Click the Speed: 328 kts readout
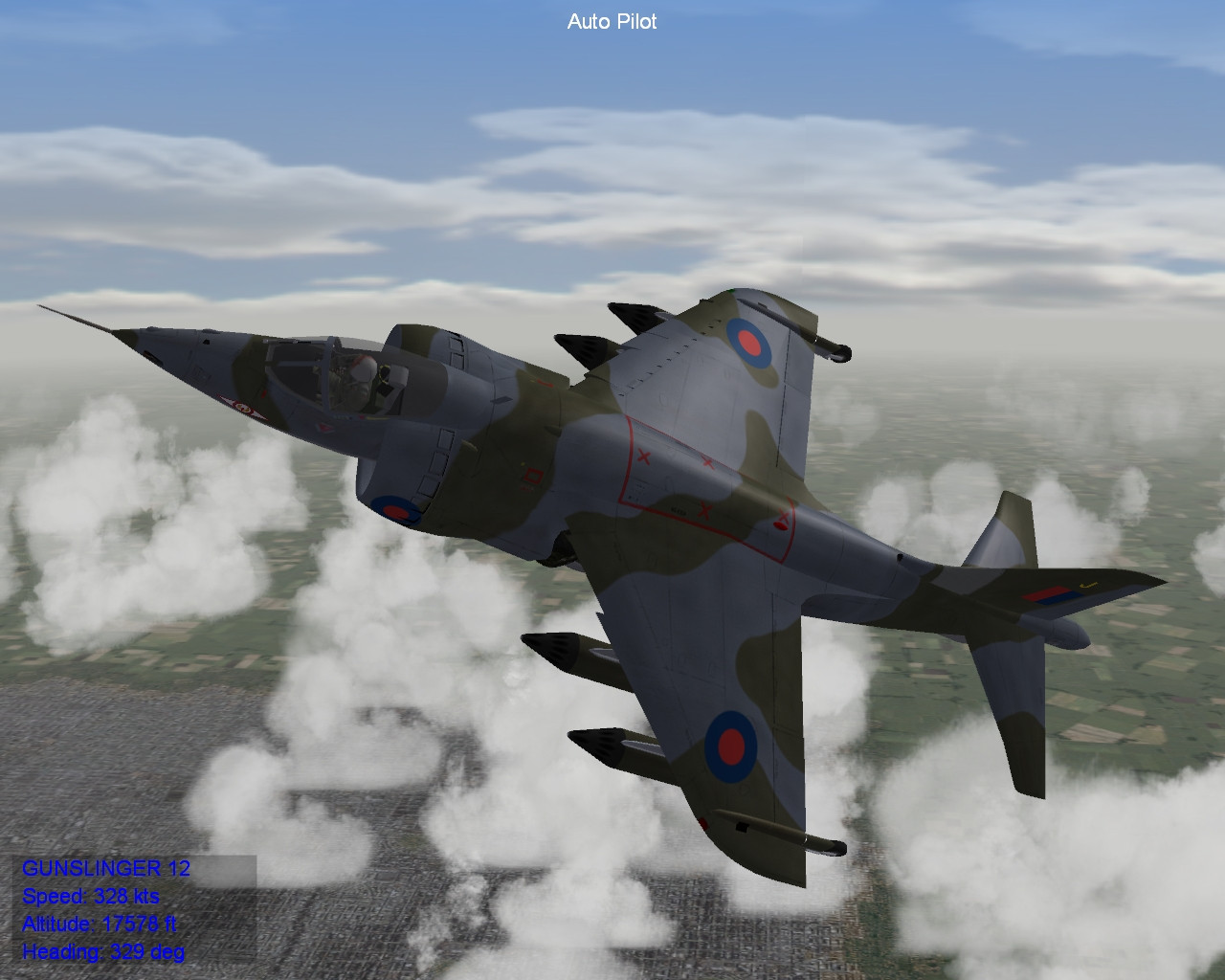1225x980 pixels. [x=91, y=898]
